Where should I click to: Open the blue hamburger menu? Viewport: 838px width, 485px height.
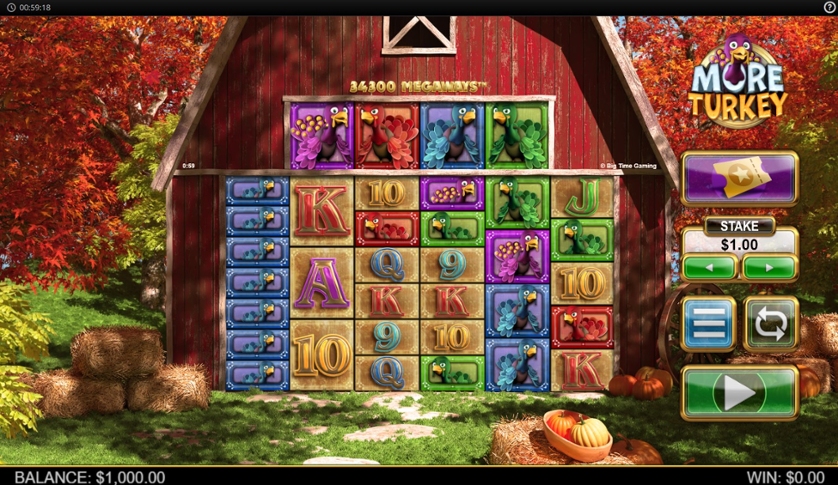708,324
